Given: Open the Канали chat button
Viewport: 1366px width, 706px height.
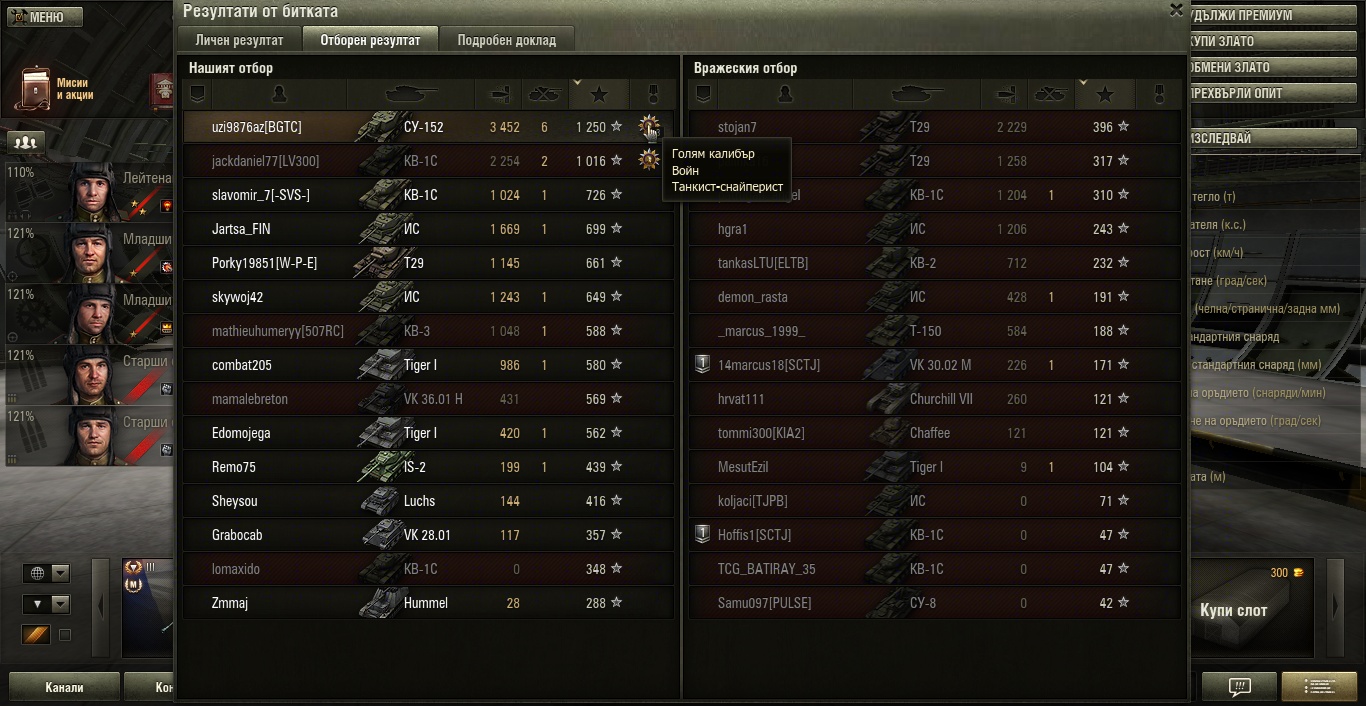Looking at the screenshot, I should [64, 687].
